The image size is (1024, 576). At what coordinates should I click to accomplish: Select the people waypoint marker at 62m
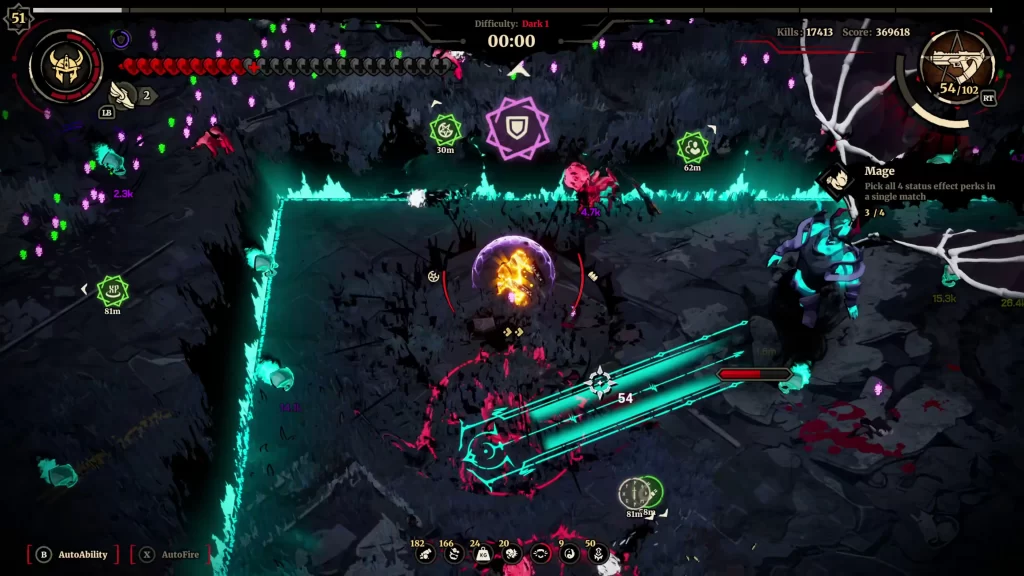click(692, 148)
